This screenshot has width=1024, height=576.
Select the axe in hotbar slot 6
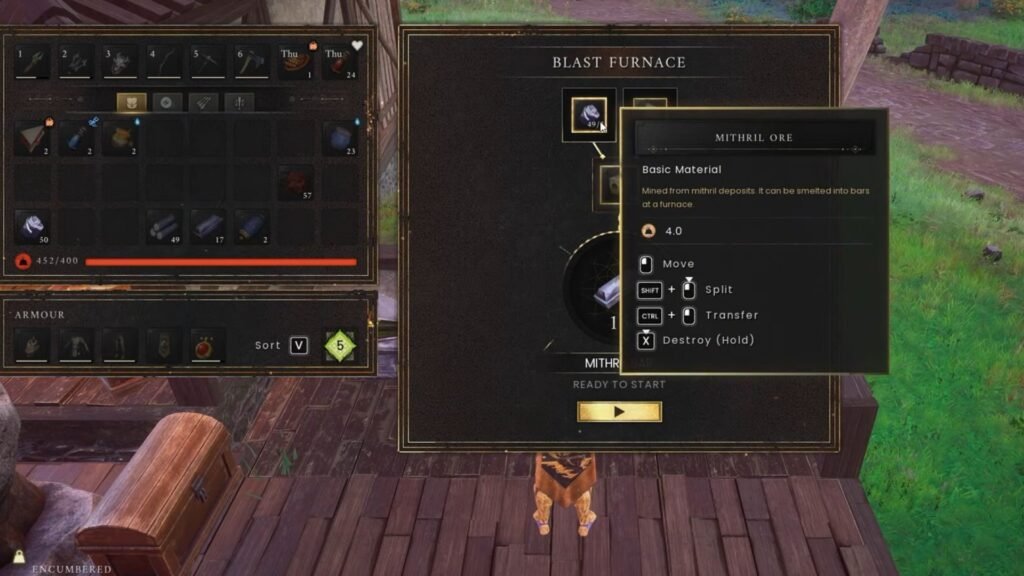[x=252, y=62]
